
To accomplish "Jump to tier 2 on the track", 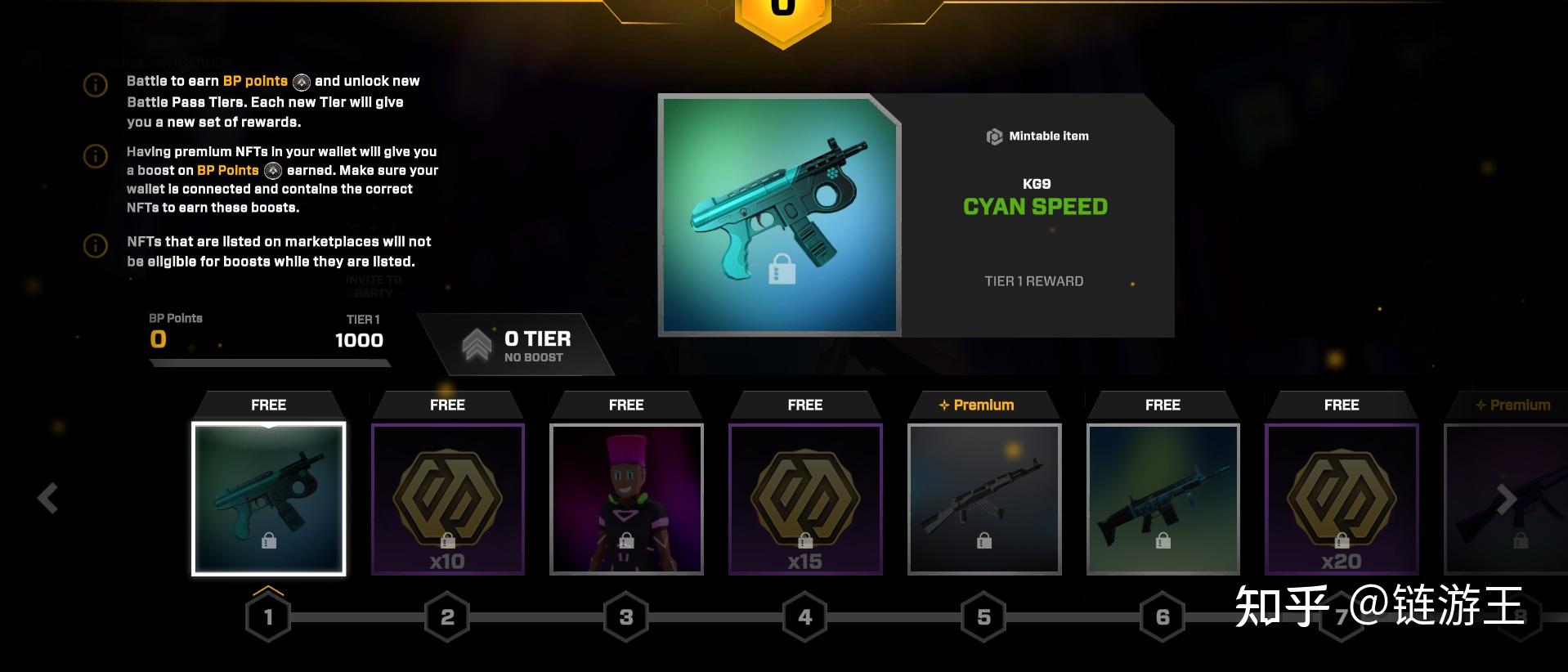I will 447,617.
